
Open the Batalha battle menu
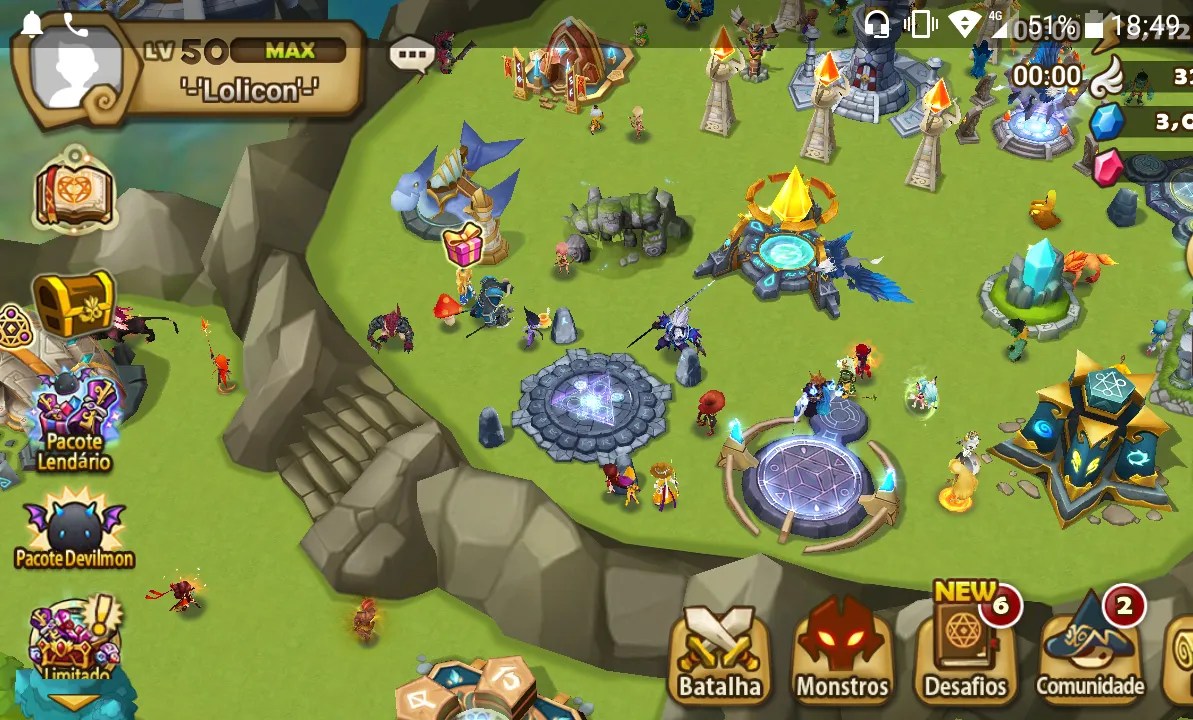pos(719,652)
